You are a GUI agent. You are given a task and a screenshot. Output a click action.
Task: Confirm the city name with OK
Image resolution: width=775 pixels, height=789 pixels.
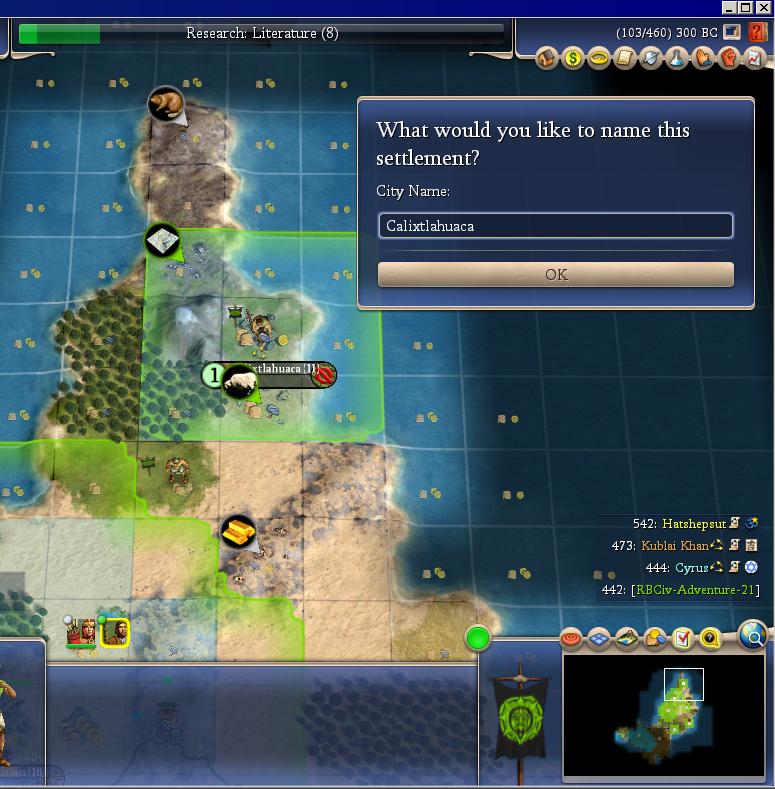click(x=555, y=274)
